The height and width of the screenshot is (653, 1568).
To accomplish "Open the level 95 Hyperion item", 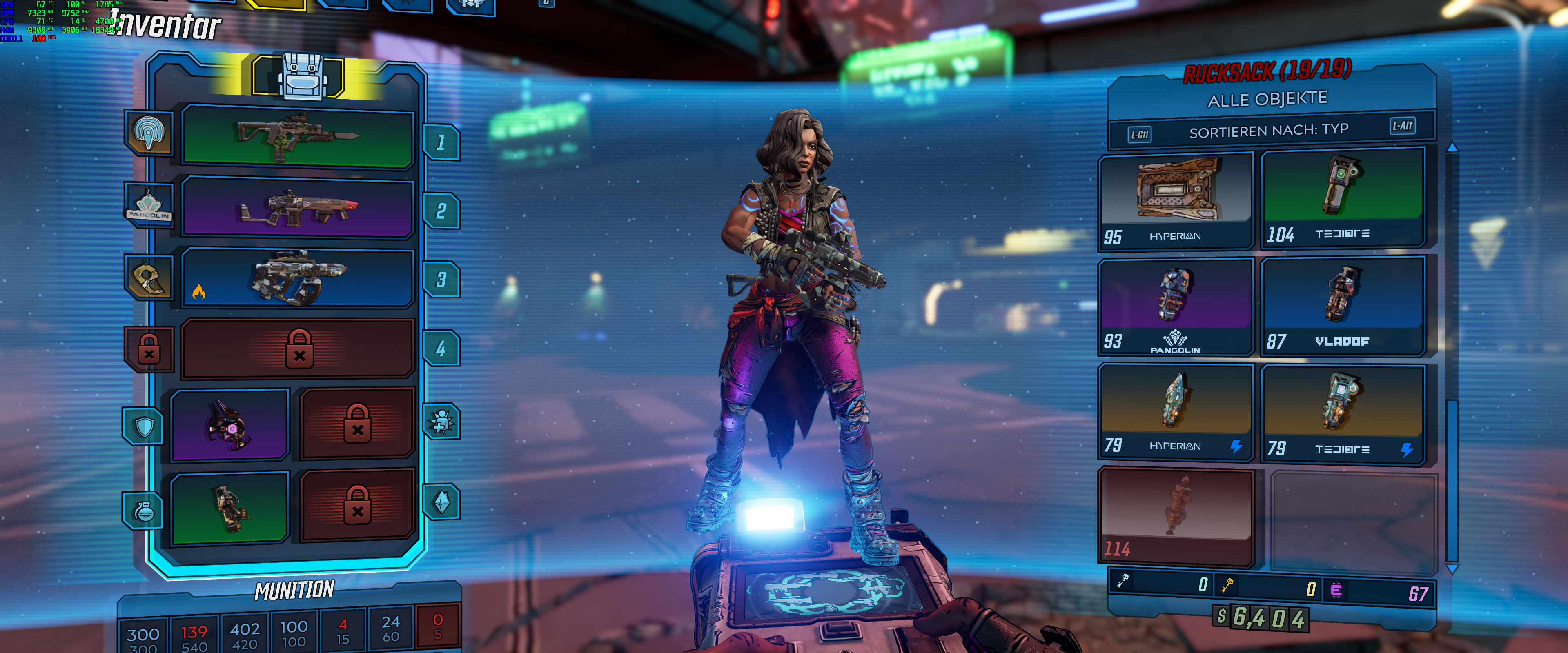I will click(1176, 202).
